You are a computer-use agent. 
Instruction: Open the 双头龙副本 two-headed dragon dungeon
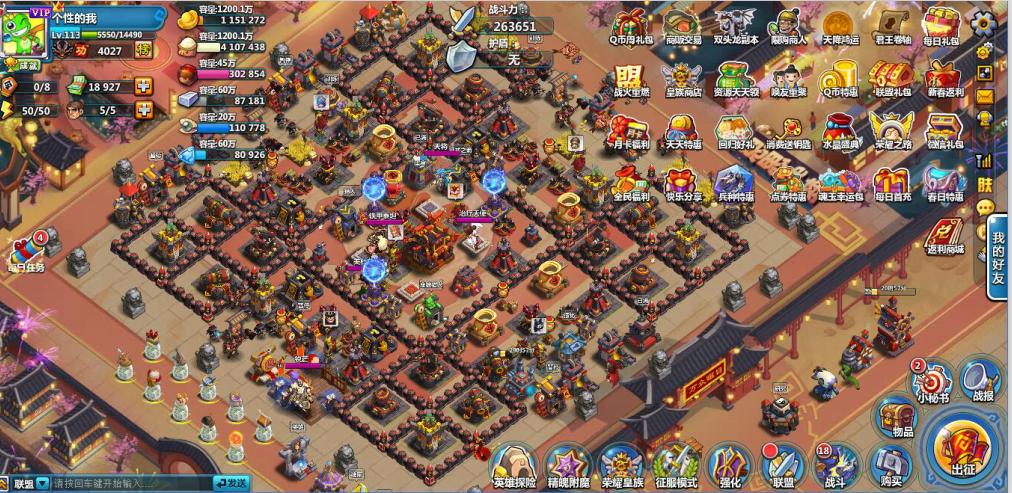735,26
